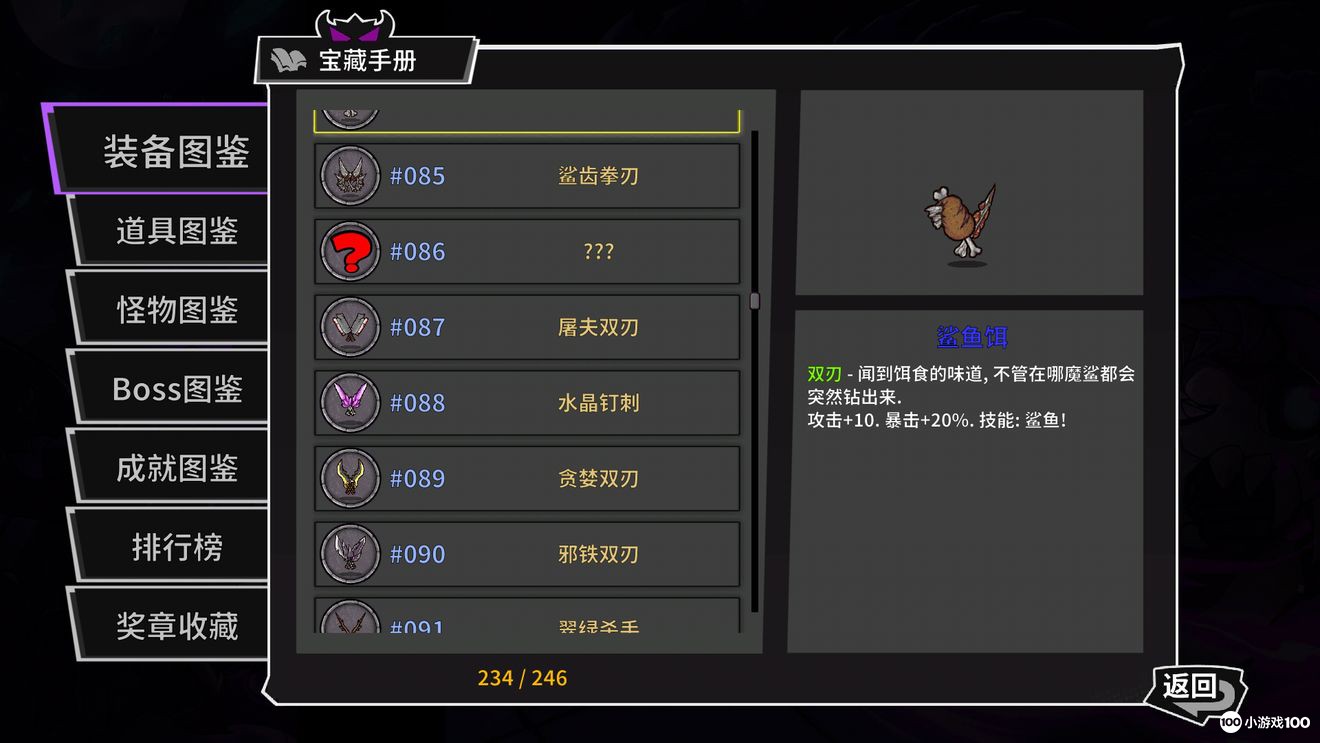Click the book icon beside 宝藏手册 title
This screenshot has height=743, width=1320.
(288, 58)
